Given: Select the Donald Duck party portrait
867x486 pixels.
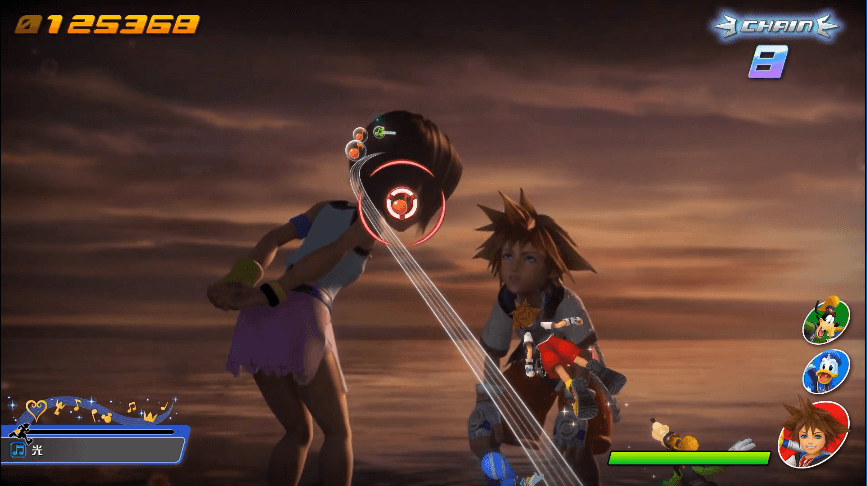Looking at the screenshot, I should pyautogui.click(x=826, y=371).
